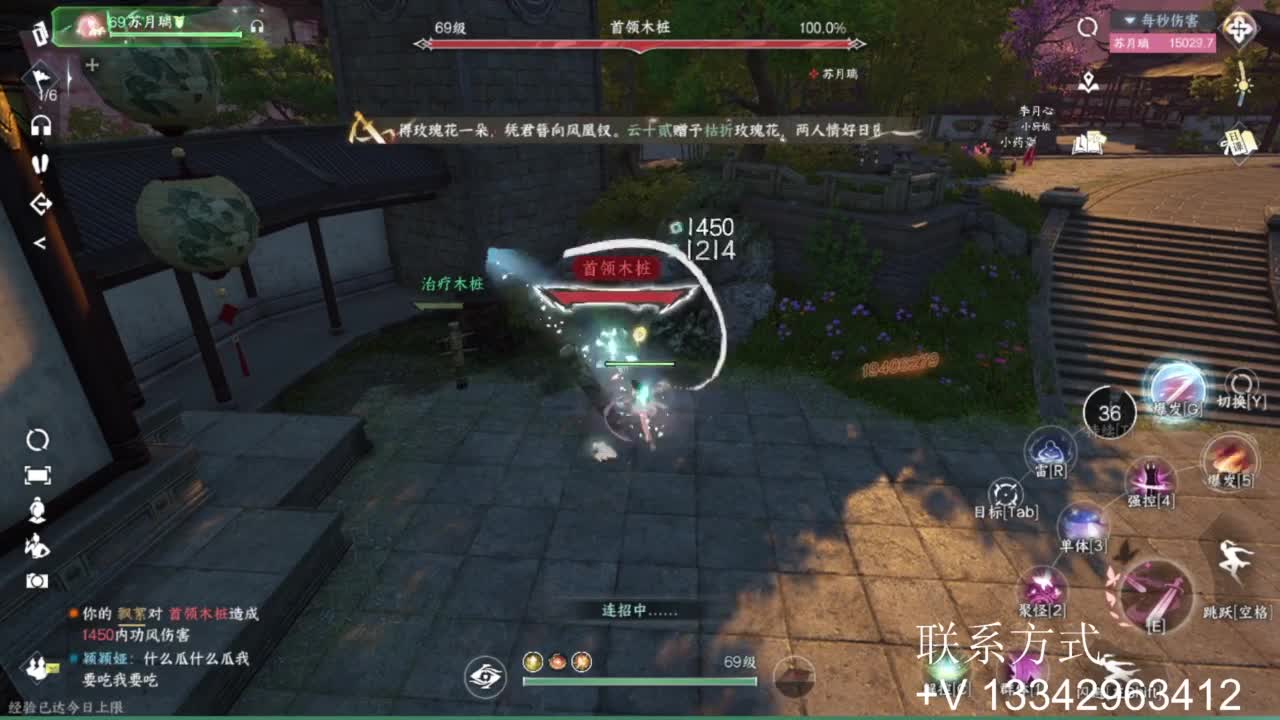Open the 每秒伤害 DPS panel dropdown arrow
The image size is (1280, 720).
[1129, 21]
